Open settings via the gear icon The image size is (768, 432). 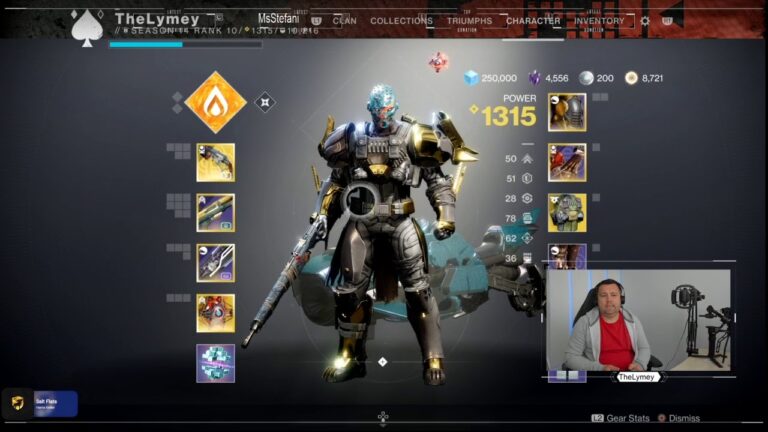coord(645,20)
